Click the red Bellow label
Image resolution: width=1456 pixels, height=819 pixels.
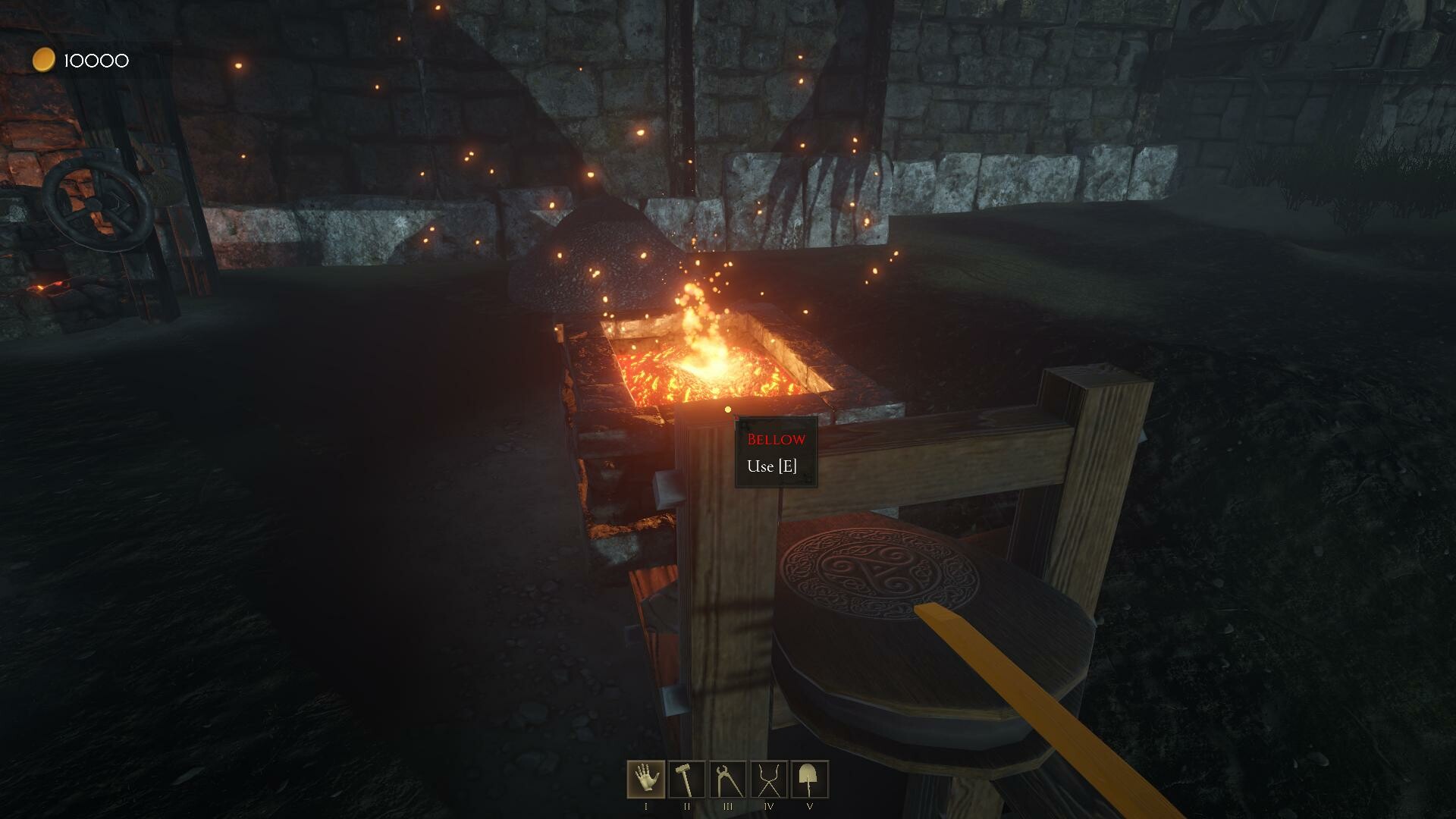pos(775,438)
